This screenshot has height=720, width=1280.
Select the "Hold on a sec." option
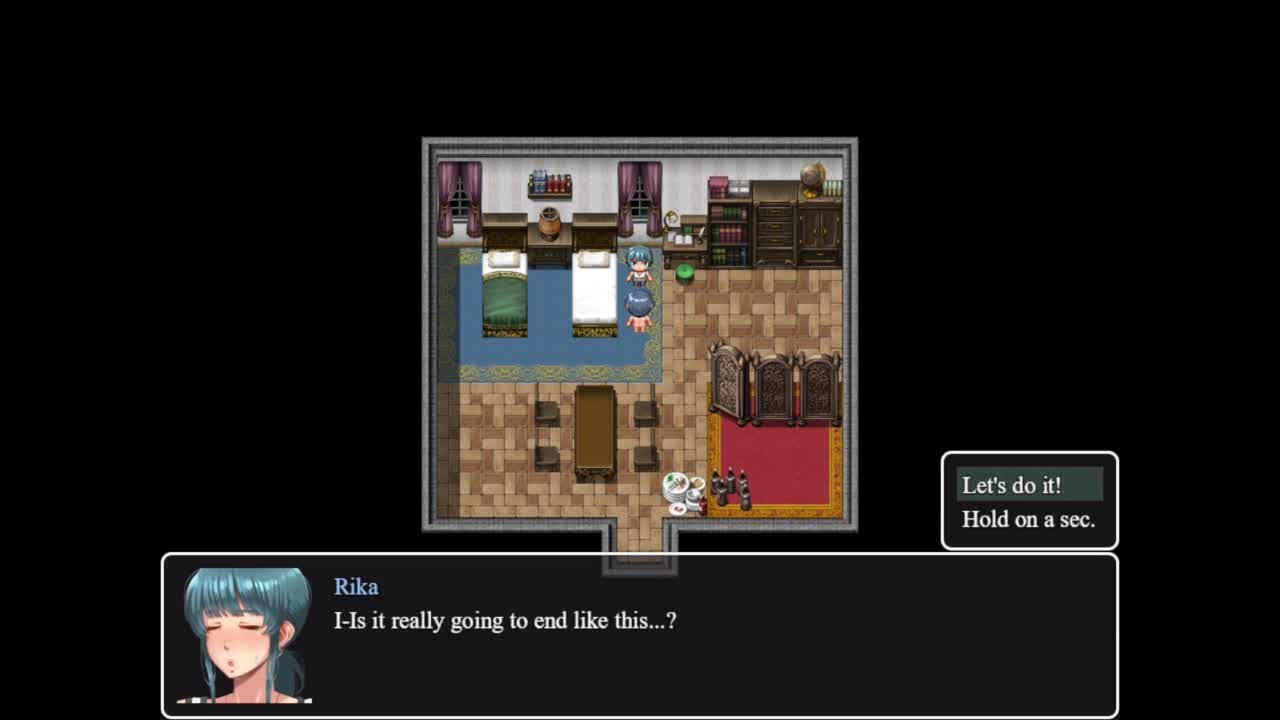(x=1028, y=519)
